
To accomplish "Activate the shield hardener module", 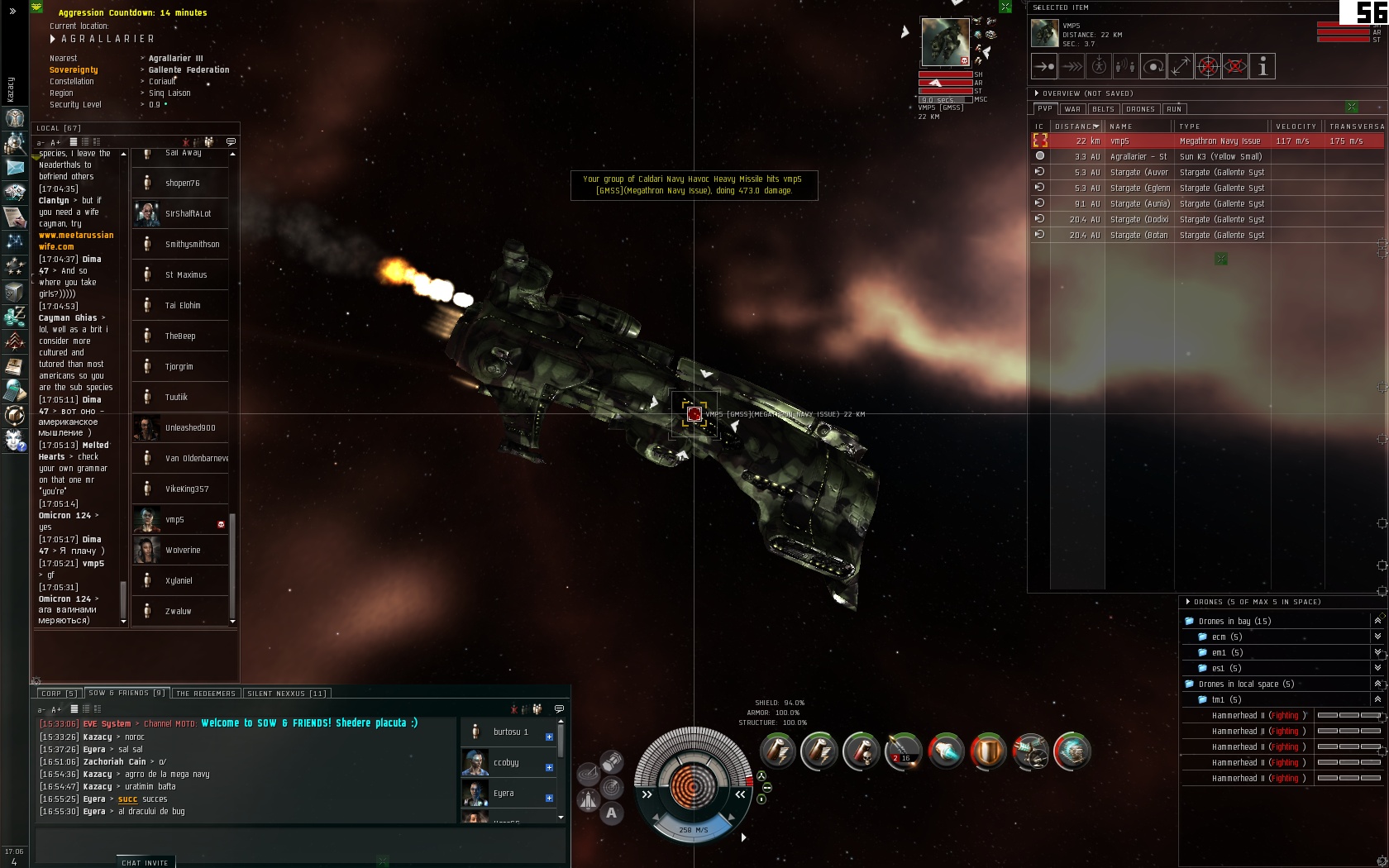I will click(x=987, y=751).
